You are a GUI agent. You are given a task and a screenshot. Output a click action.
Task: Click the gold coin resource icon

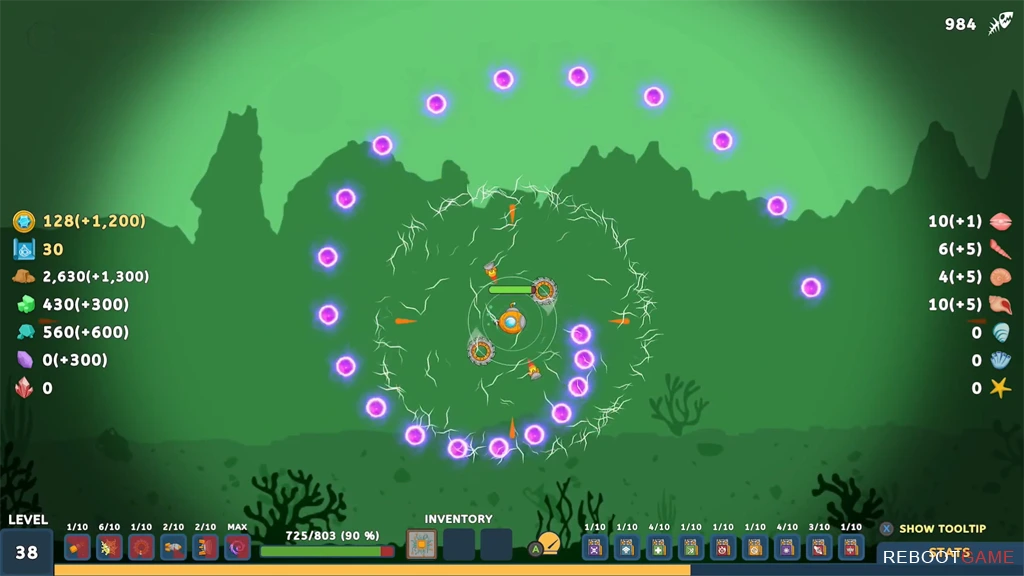[x=24, y=221]
